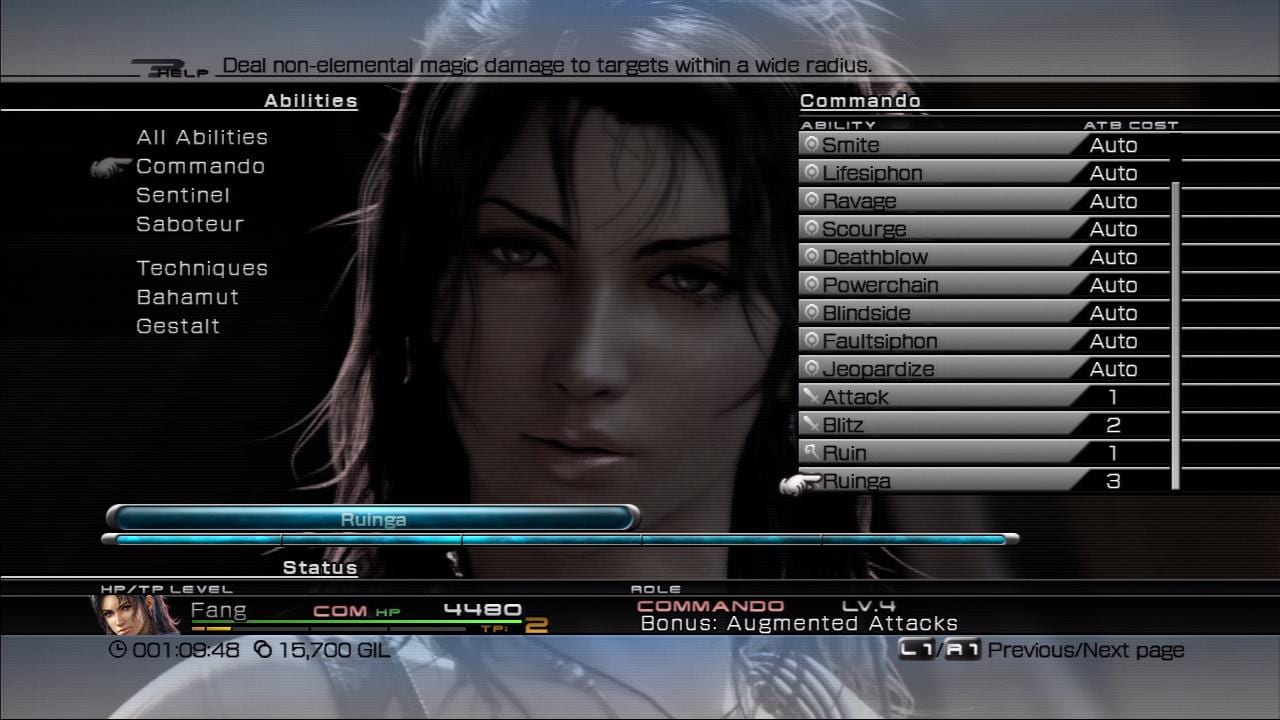Choose the Sentinel abilities category
Image resolution: width=1280 pixels, height=720 pixels.
[183, 195]
